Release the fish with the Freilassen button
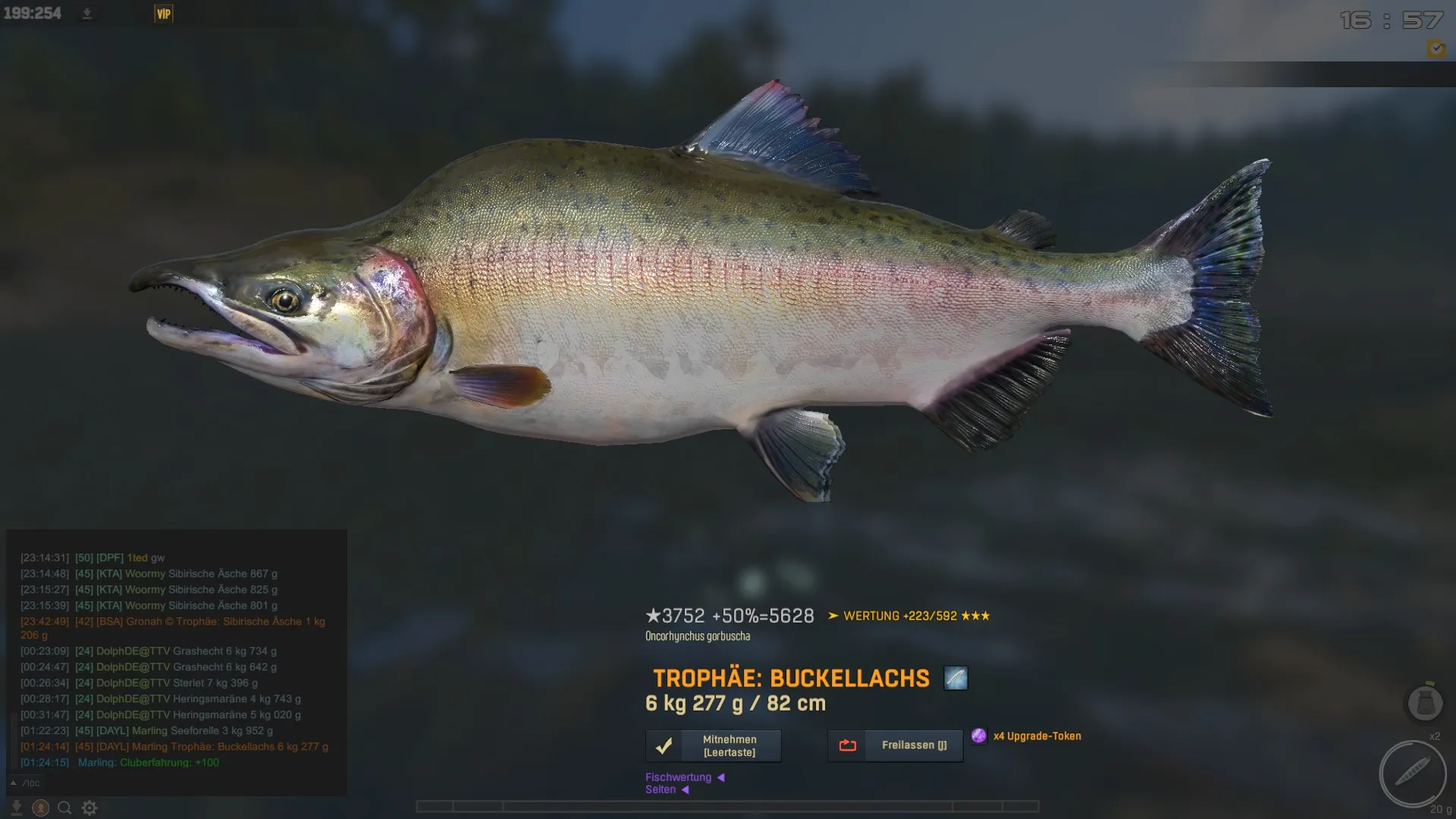1456x819 pixels. 895,746
